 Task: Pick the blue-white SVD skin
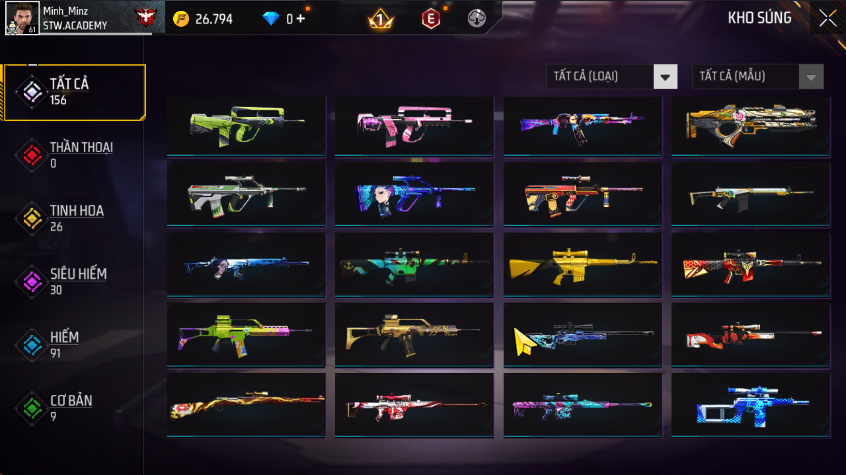point(750,404)
